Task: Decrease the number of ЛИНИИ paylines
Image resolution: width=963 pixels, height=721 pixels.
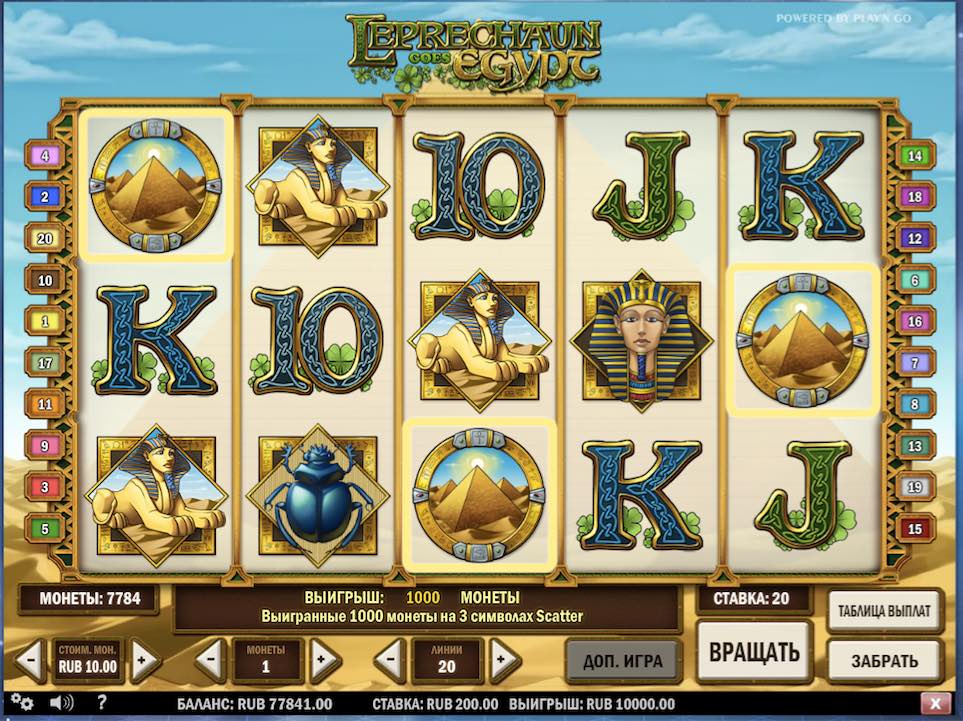Action: pyautogui.click(x=390, y=660)
